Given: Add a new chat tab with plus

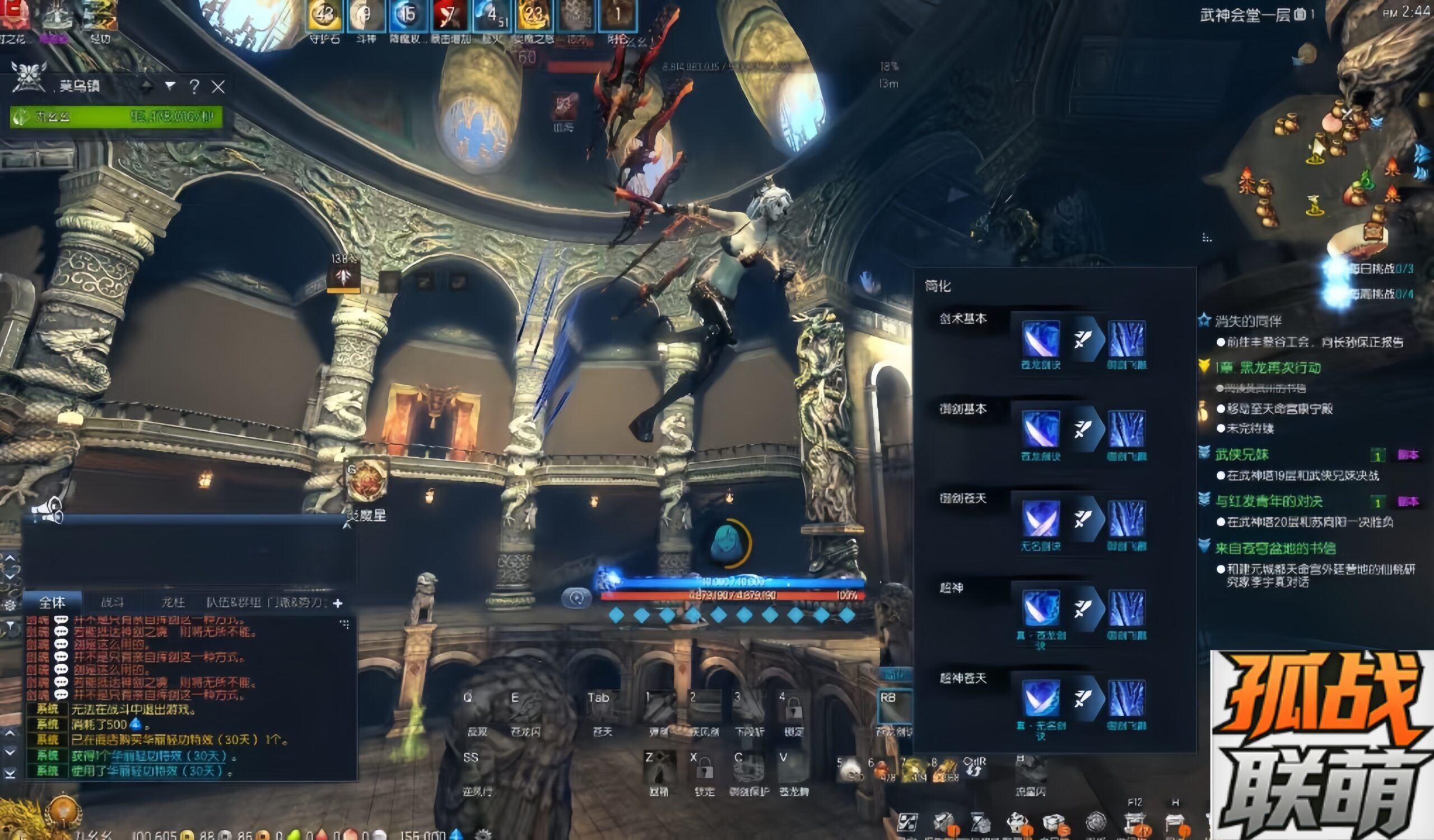Looking at the screenshot, I should [x=338, y=603].
